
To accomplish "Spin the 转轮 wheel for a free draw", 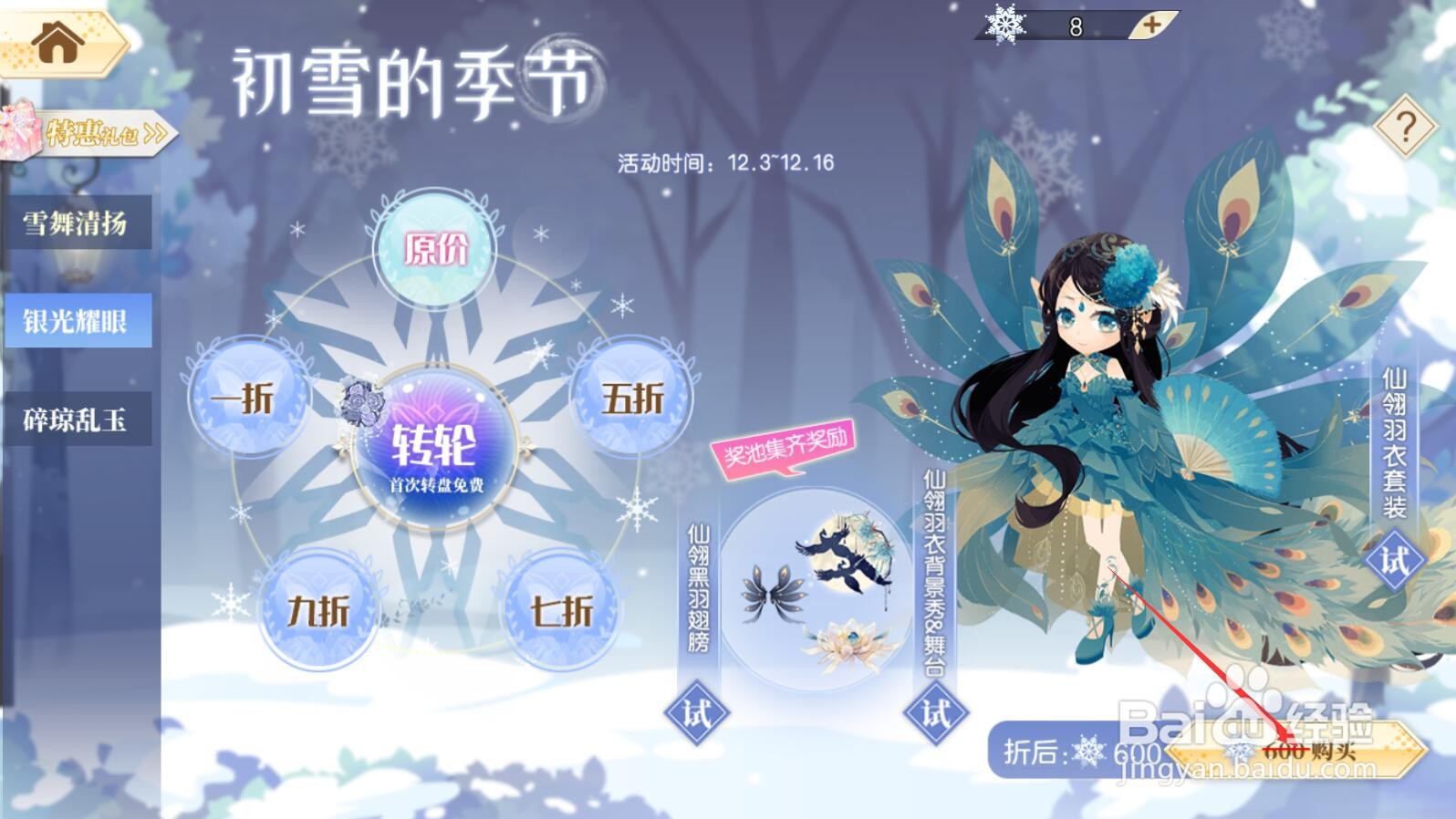I will 436,447.
